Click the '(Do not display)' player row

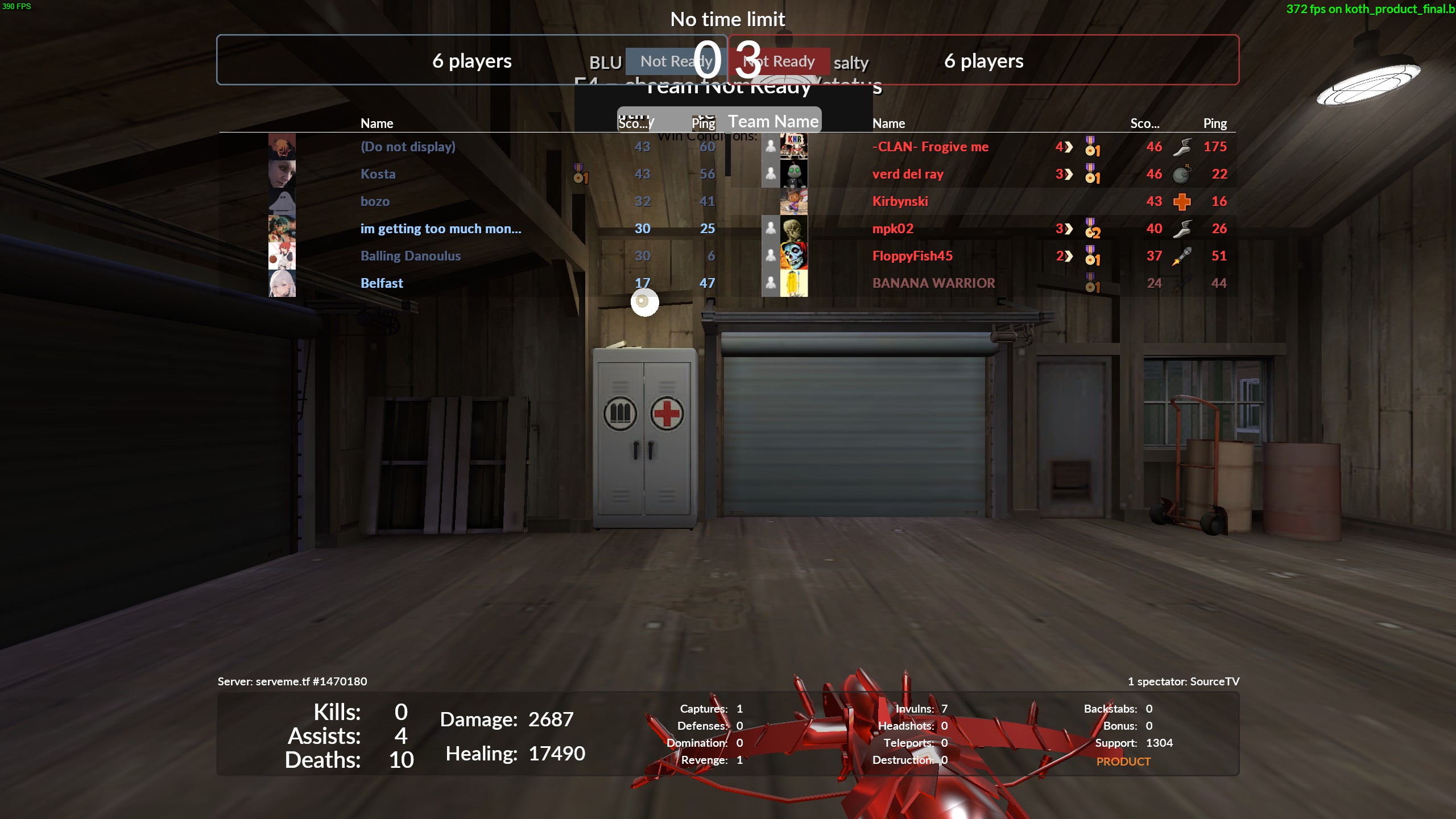pos(408,147)
